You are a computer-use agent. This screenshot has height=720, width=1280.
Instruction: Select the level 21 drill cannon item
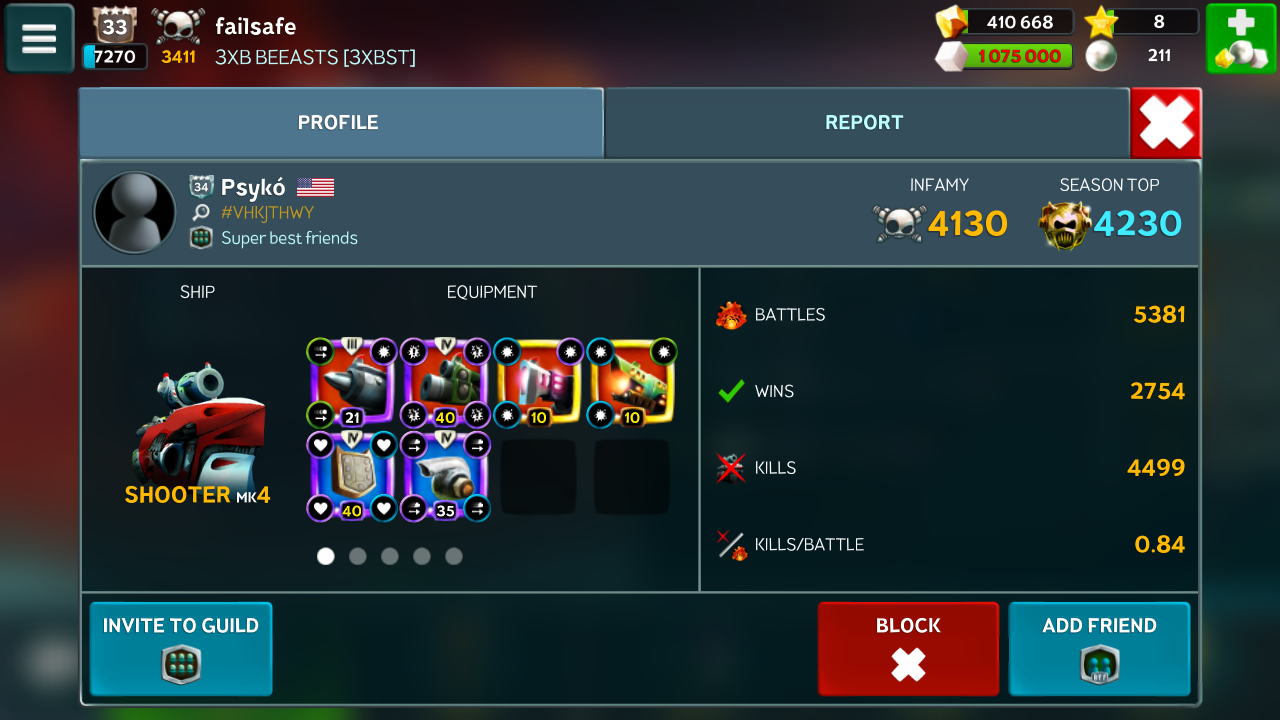click(352, 383)
